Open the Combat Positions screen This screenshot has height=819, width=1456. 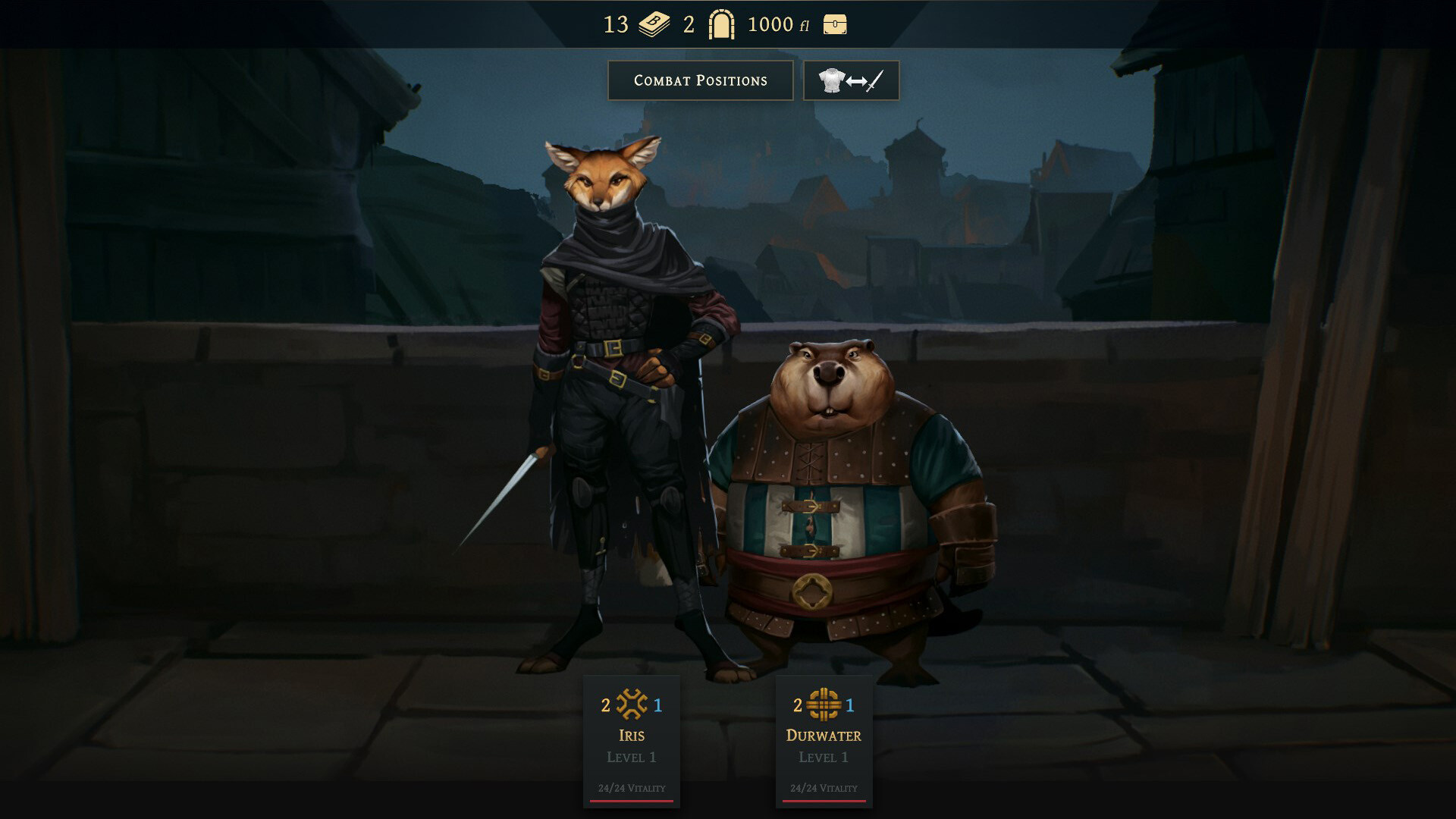700,80
